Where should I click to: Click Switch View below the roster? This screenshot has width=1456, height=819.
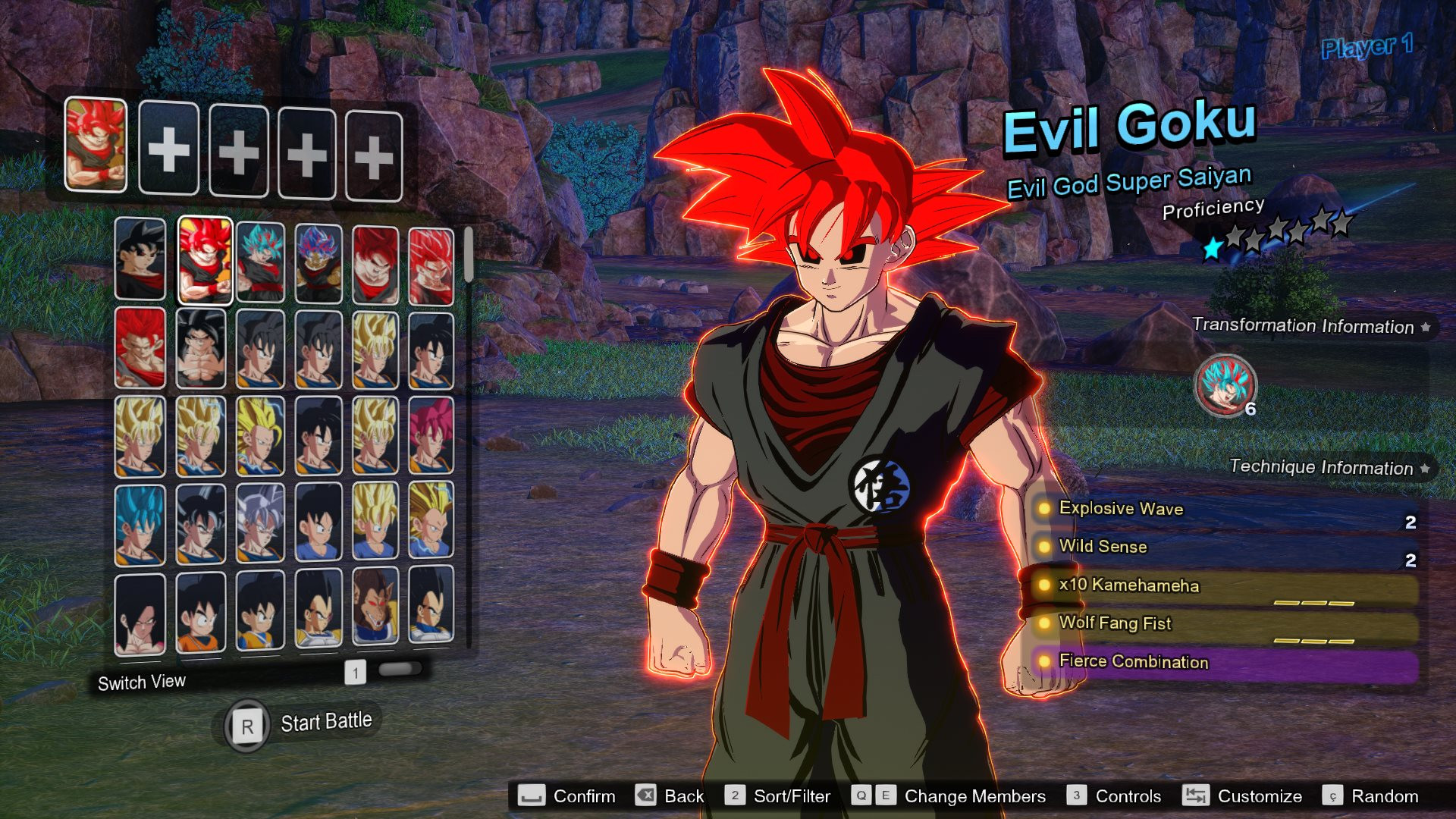tap(141, 682)
